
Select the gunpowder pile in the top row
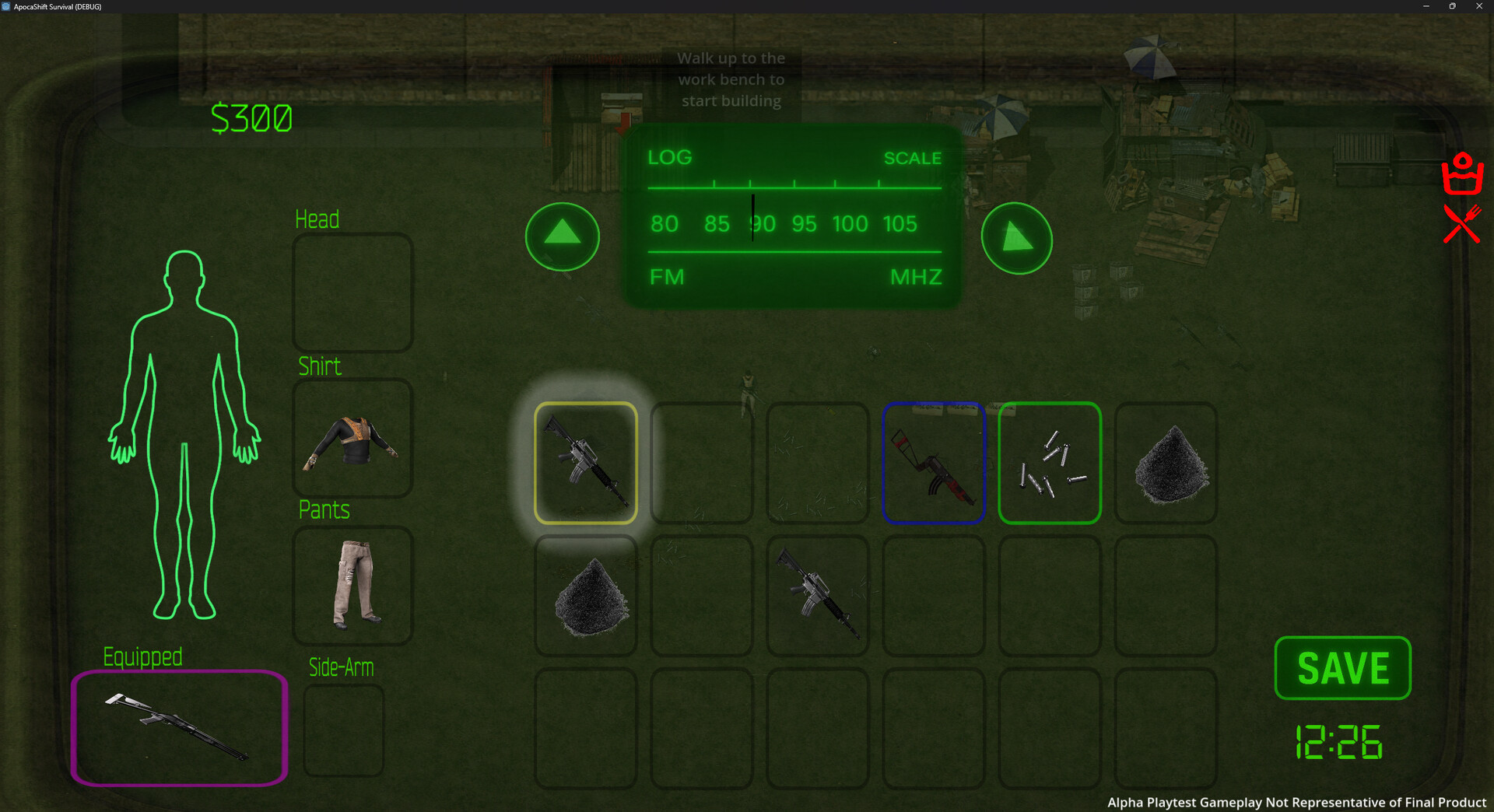pos(1165,463)
